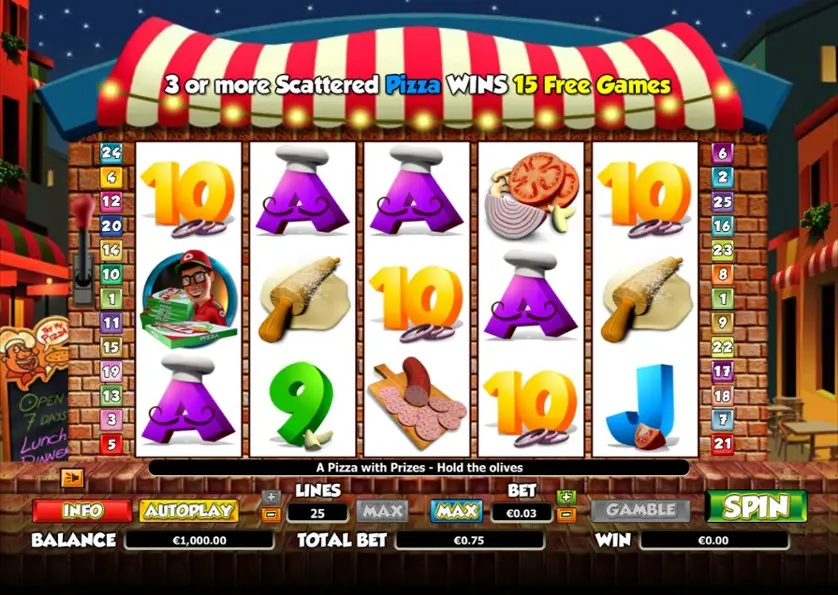
Task: Set lines to maximum with grey MAX
Action: pos(382,511)
